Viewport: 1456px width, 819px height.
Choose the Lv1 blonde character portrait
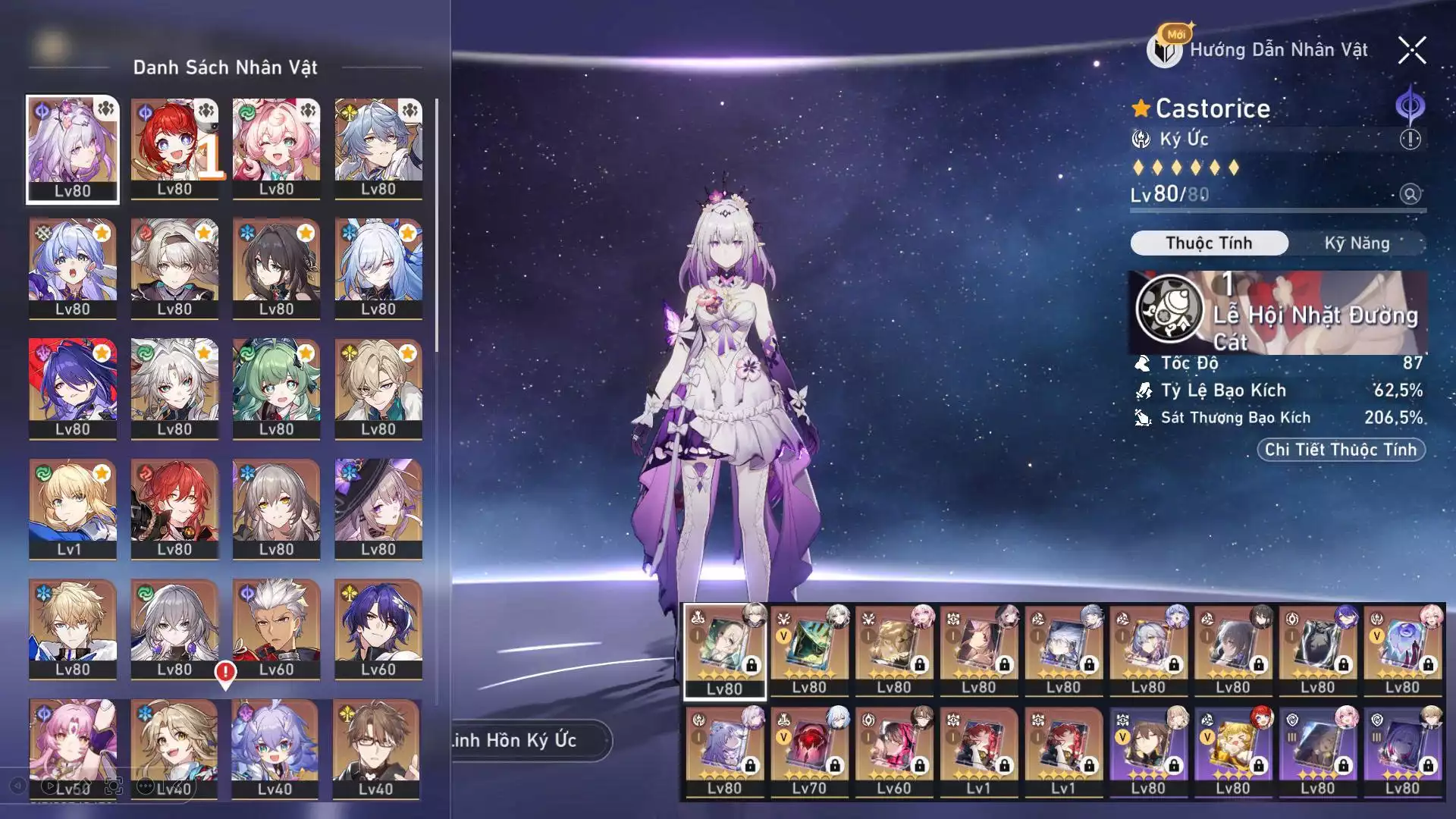73,509
